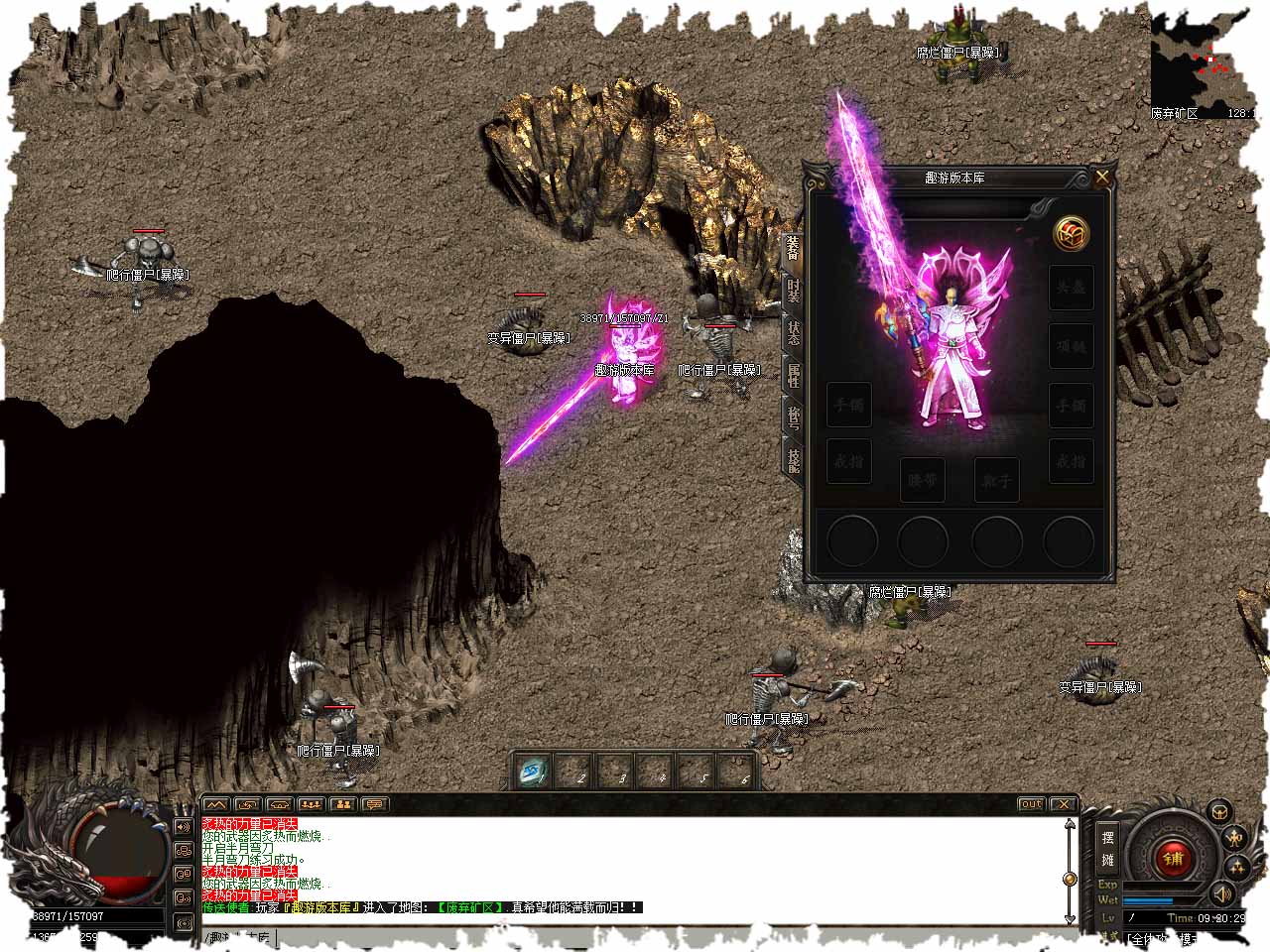Select the 称号 title tab

coord(793,418)
